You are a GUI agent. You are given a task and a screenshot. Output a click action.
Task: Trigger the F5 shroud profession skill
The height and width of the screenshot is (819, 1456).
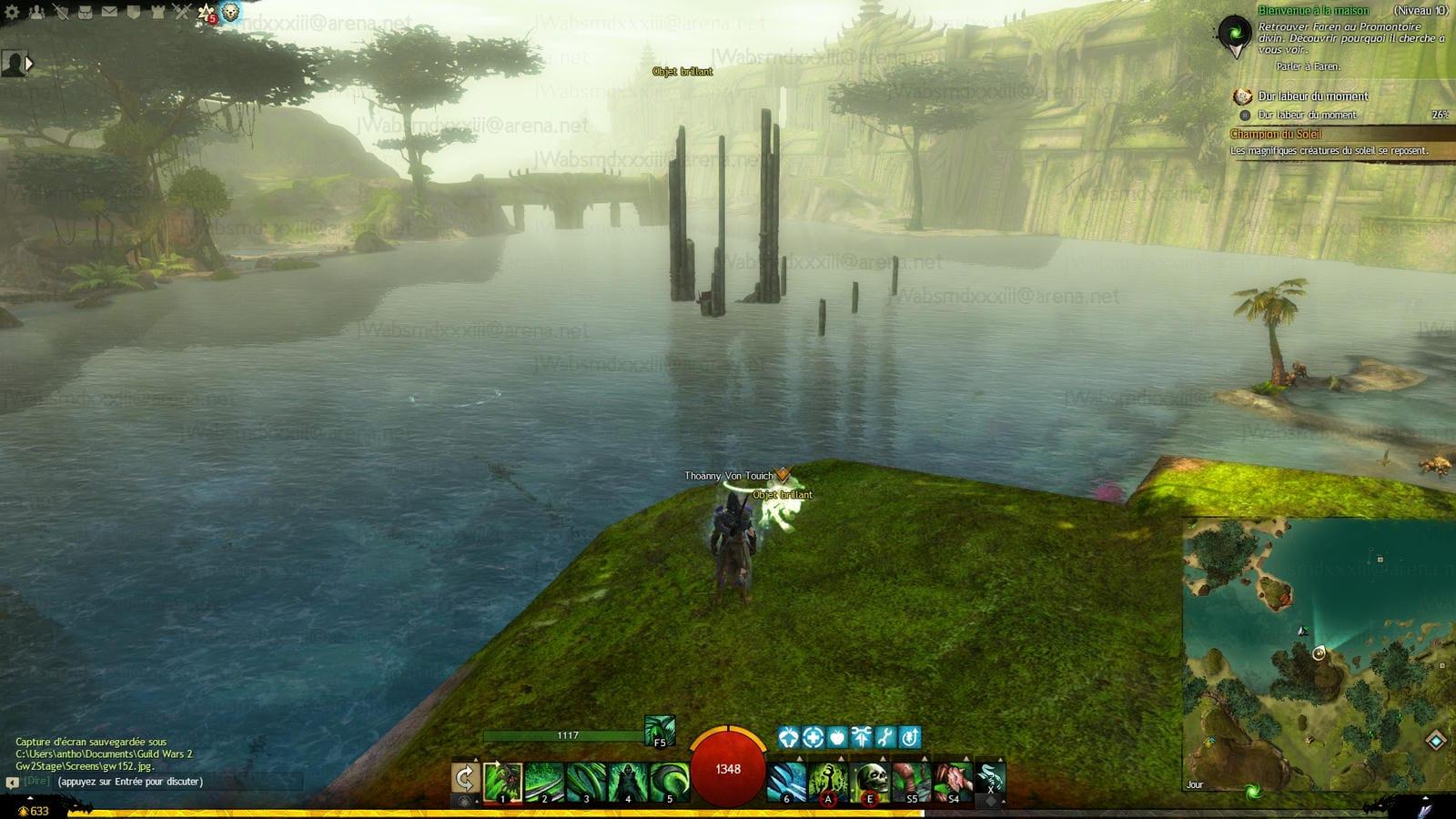click(660, 731)
